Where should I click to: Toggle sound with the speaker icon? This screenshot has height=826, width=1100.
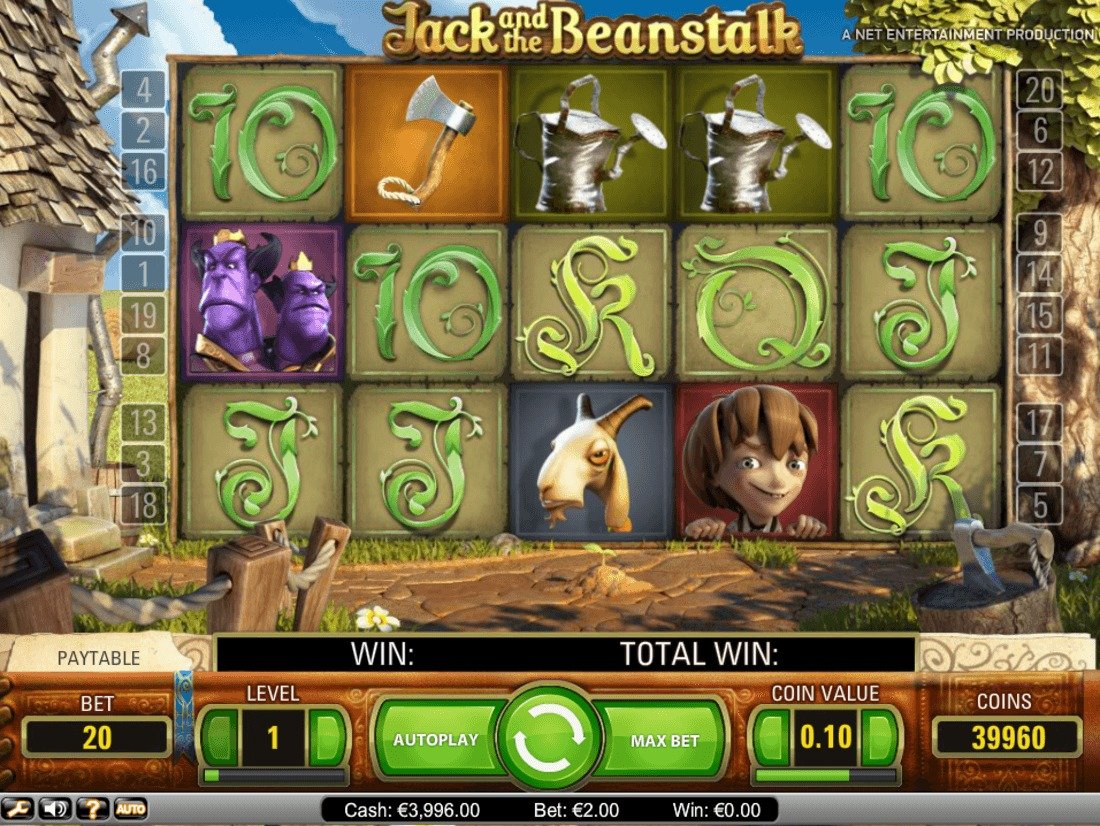tap(58, 808)
